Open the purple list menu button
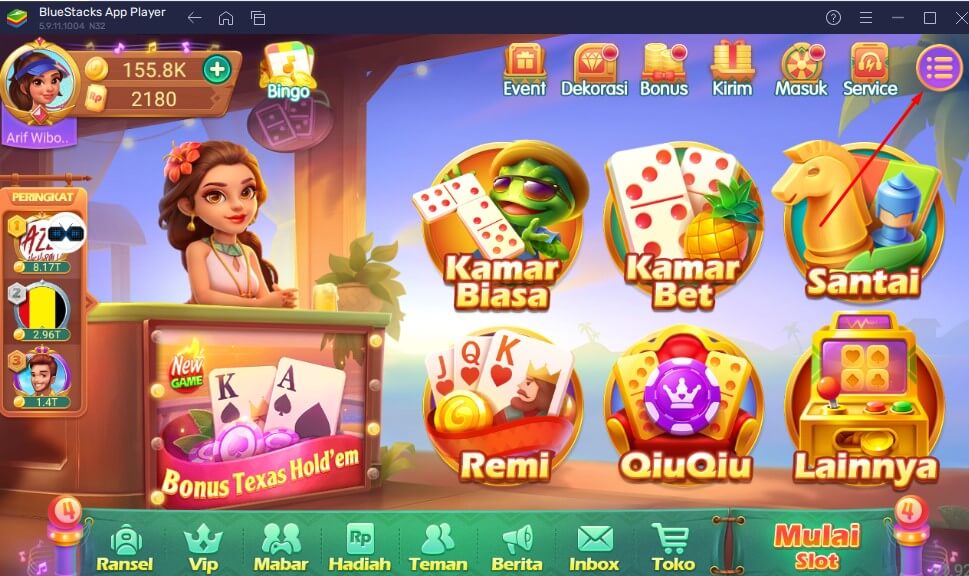Image resolution: width=969 pixels, height=576 pixels. (939, 67)
